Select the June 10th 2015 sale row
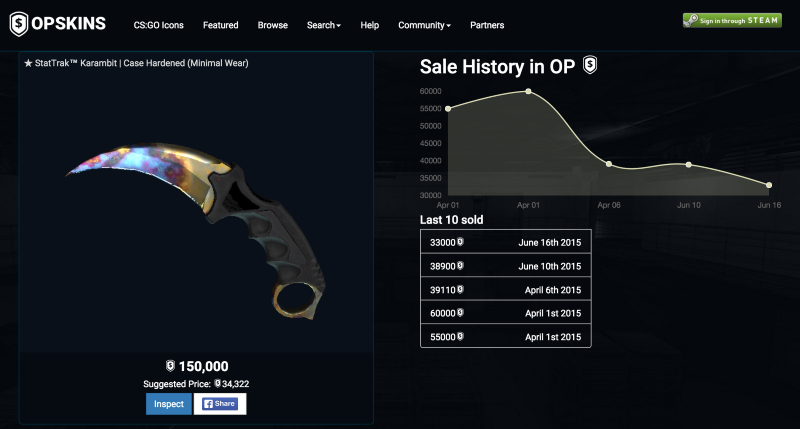The height and width of the screenshot is (429, 800). [x=505, y=266]
